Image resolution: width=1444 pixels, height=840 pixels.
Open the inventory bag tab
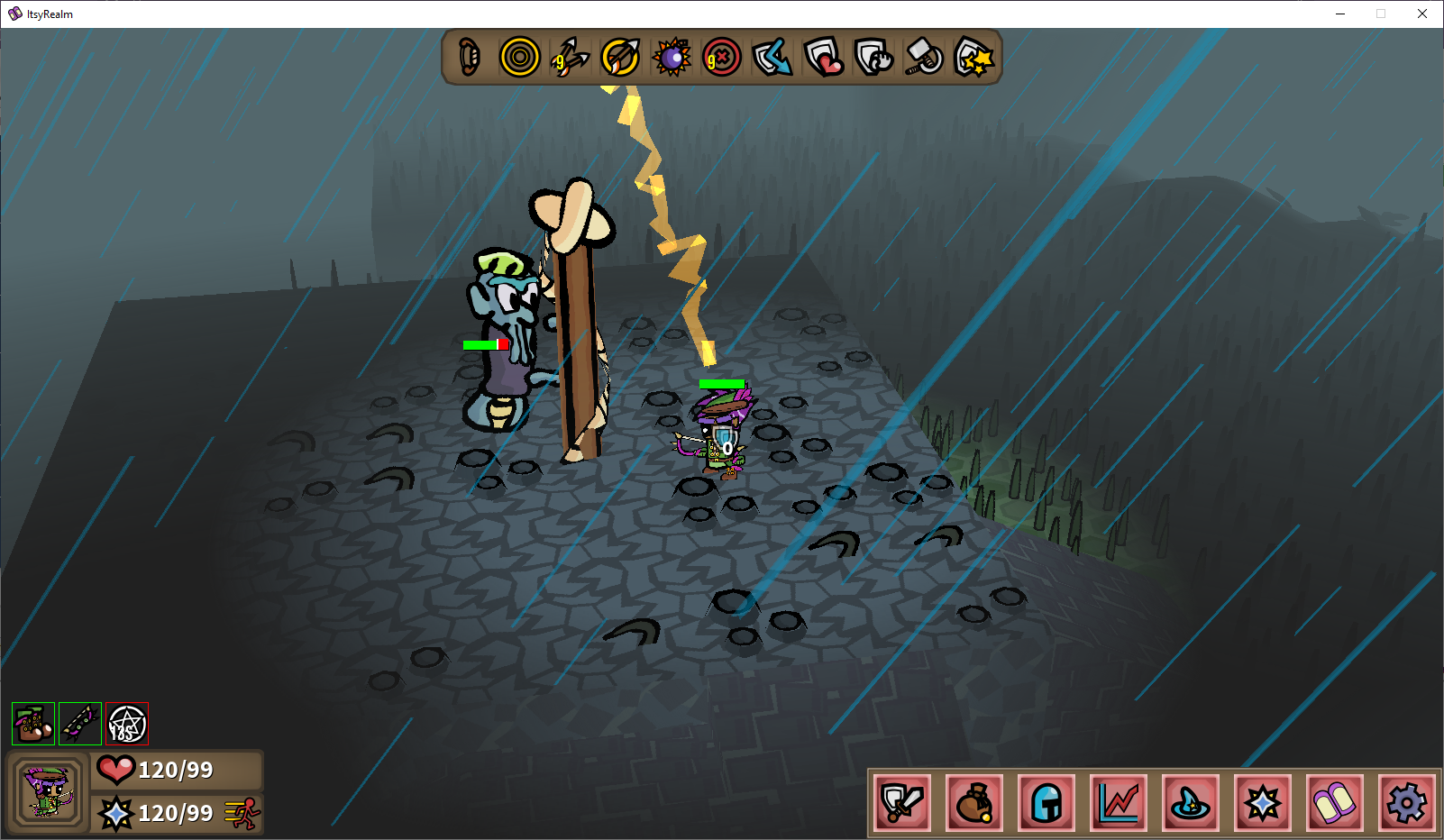[974, 802]
